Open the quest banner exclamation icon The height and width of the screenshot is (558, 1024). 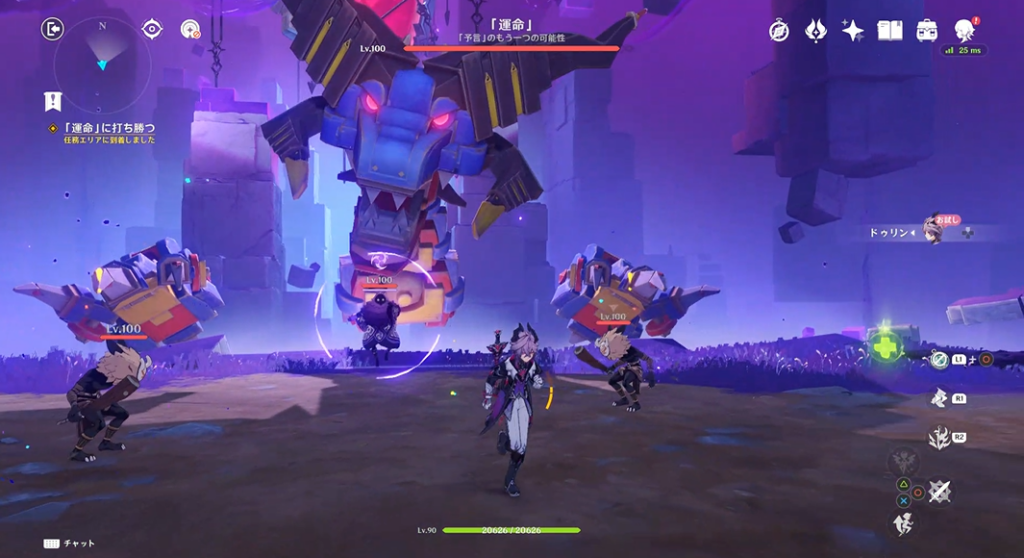tap(53, 101)
